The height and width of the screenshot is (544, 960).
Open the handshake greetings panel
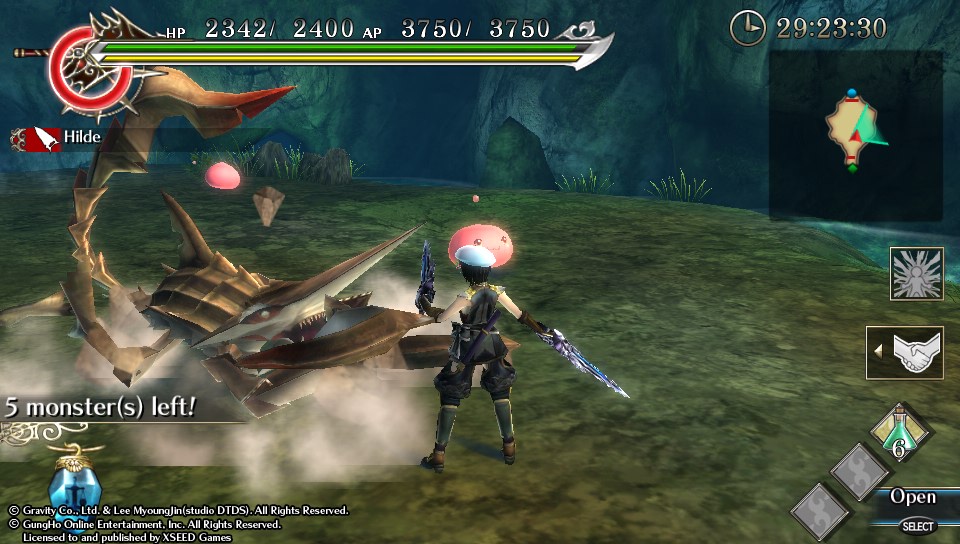click(x=908, y=353)
